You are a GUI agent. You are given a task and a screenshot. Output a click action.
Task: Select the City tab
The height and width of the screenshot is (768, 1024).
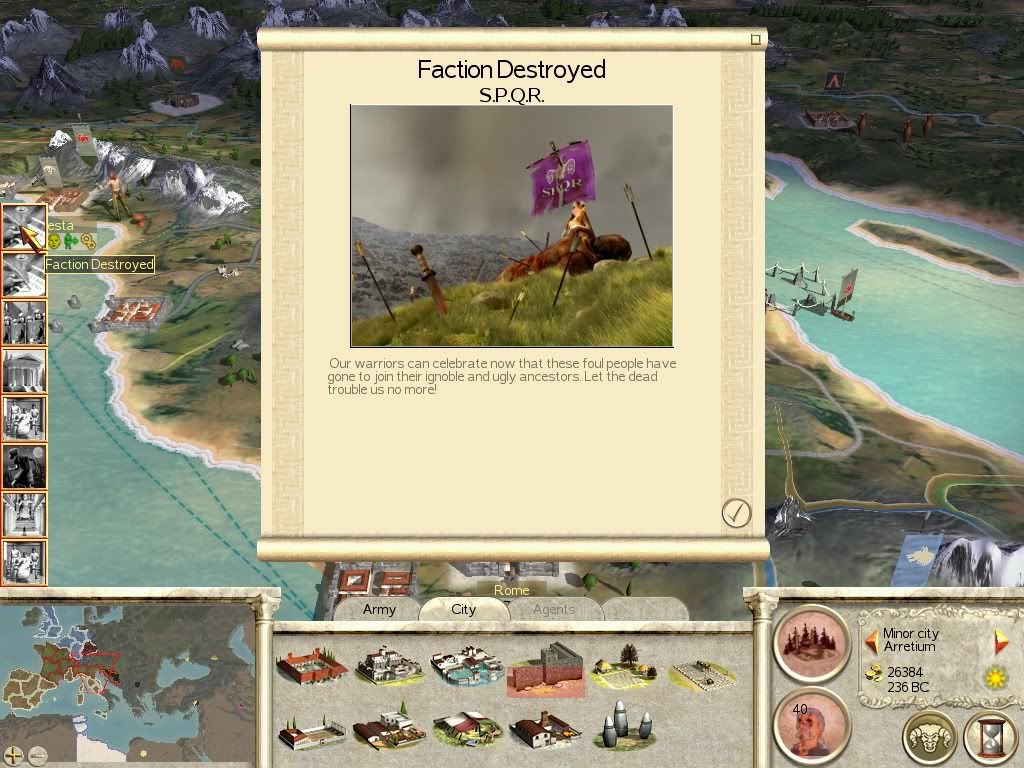tap(463, 609)
